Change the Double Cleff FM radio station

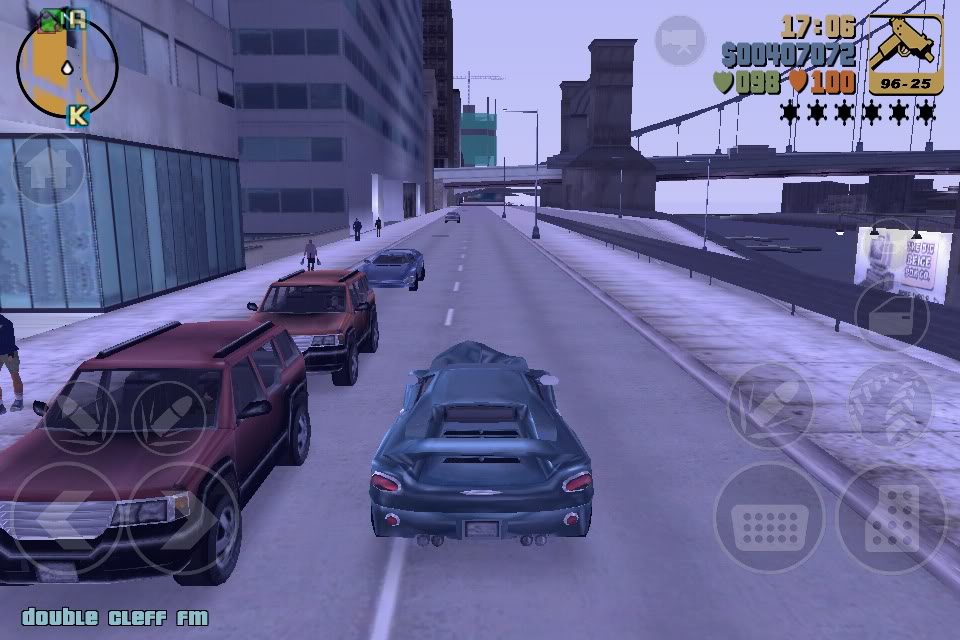115,617
